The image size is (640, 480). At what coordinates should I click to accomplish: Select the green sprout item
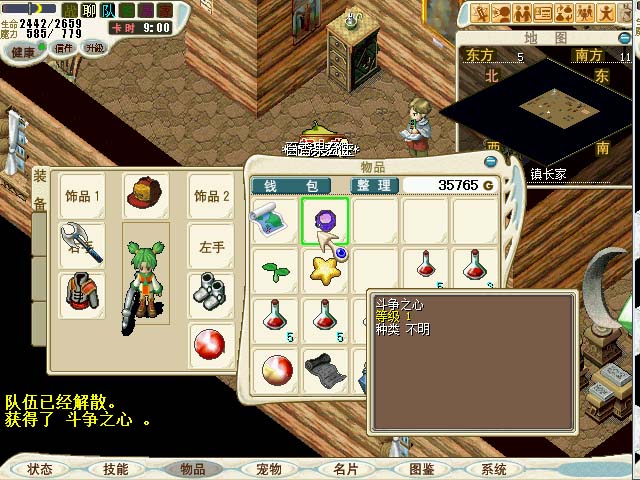[273, 270]
